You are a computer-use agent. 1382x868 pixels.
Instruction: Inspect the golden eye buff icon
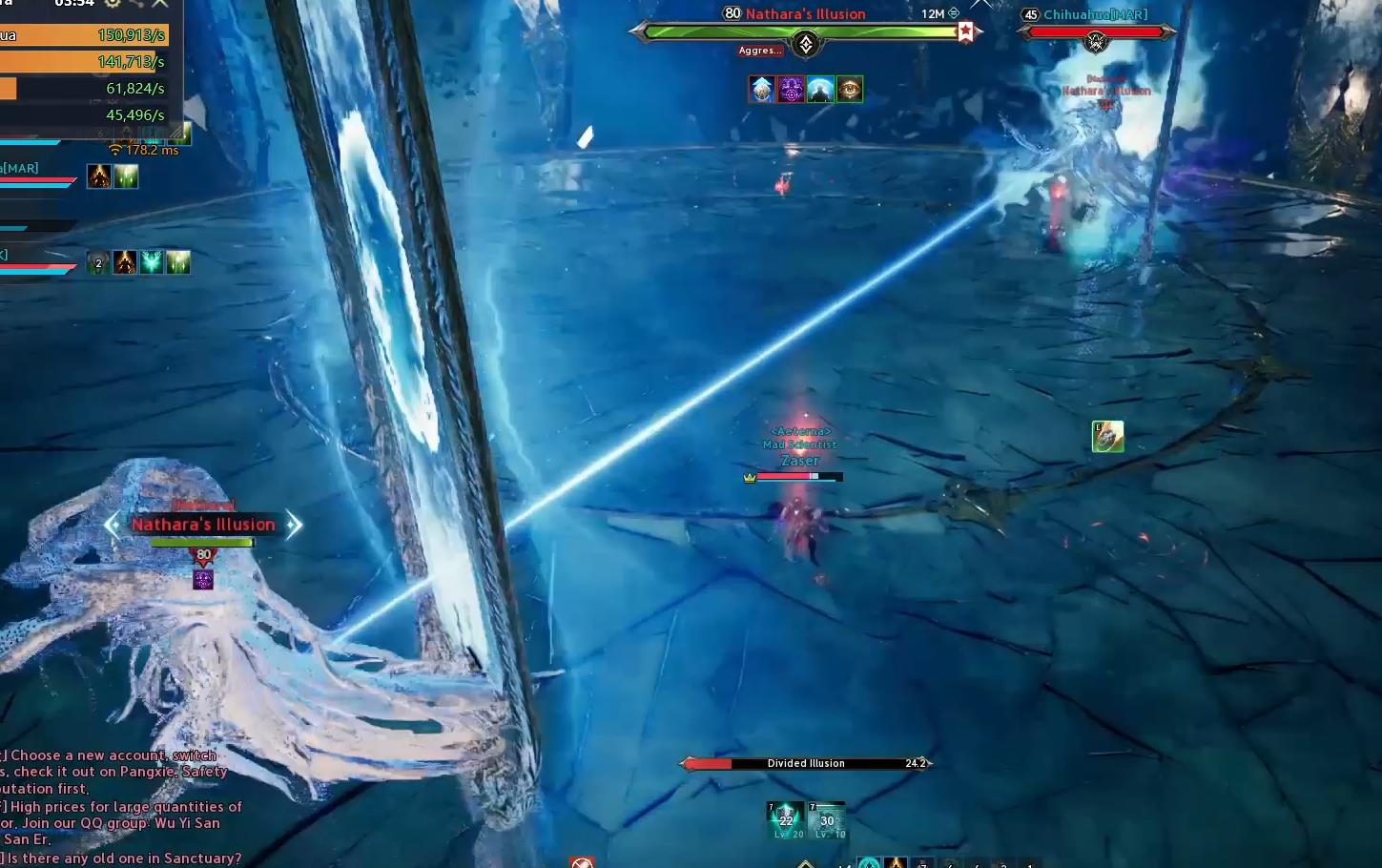[x=850, y=90]
